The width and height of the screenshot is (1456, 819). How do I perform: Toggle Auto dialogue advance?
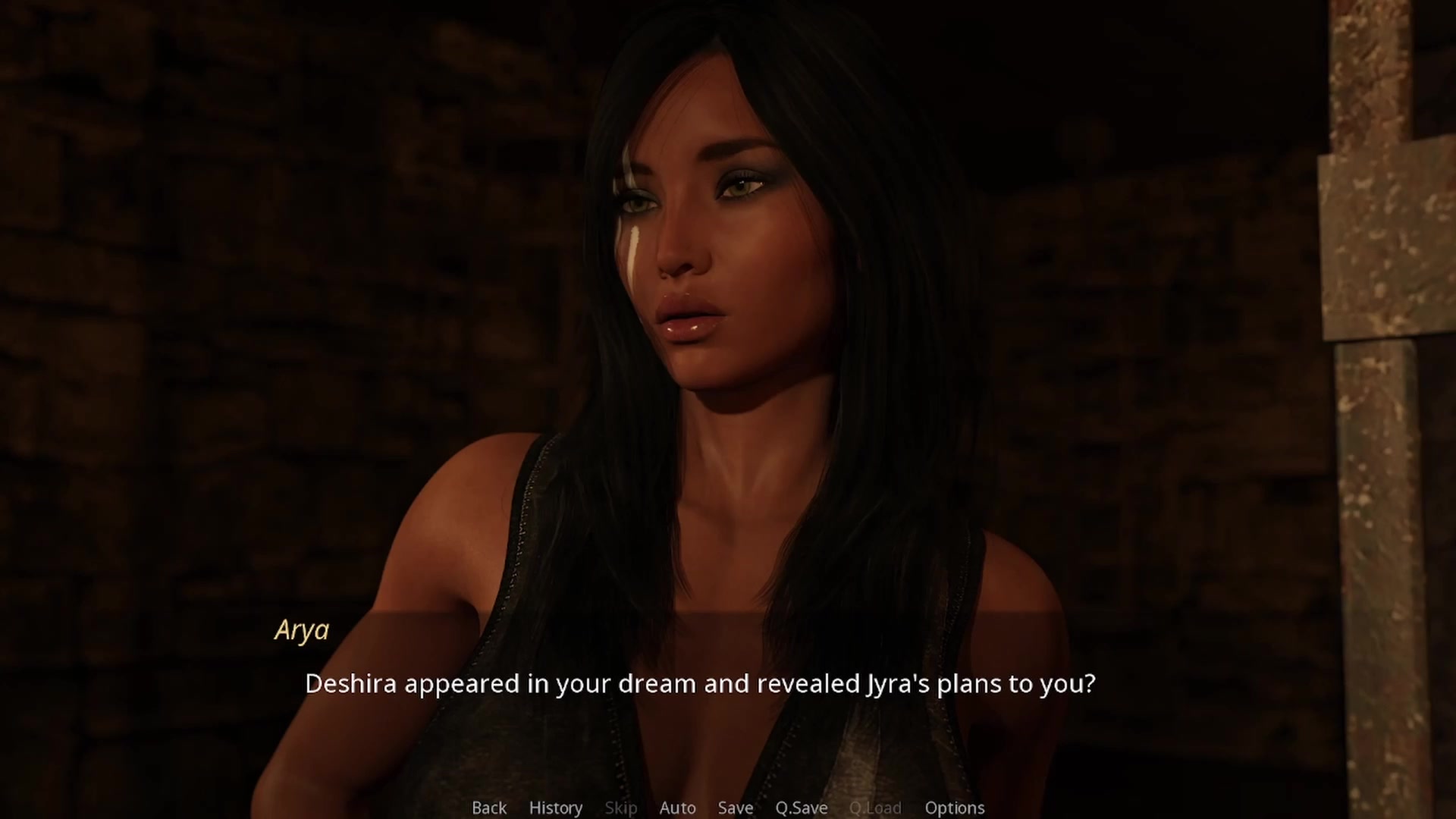[677, 808]
